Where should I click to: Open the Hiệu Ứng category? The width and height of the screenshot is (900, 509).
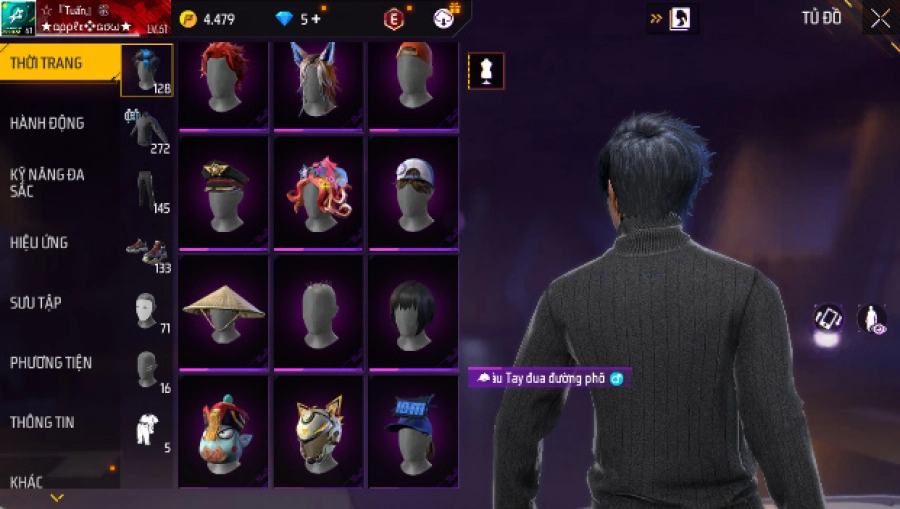click(39, 242)
